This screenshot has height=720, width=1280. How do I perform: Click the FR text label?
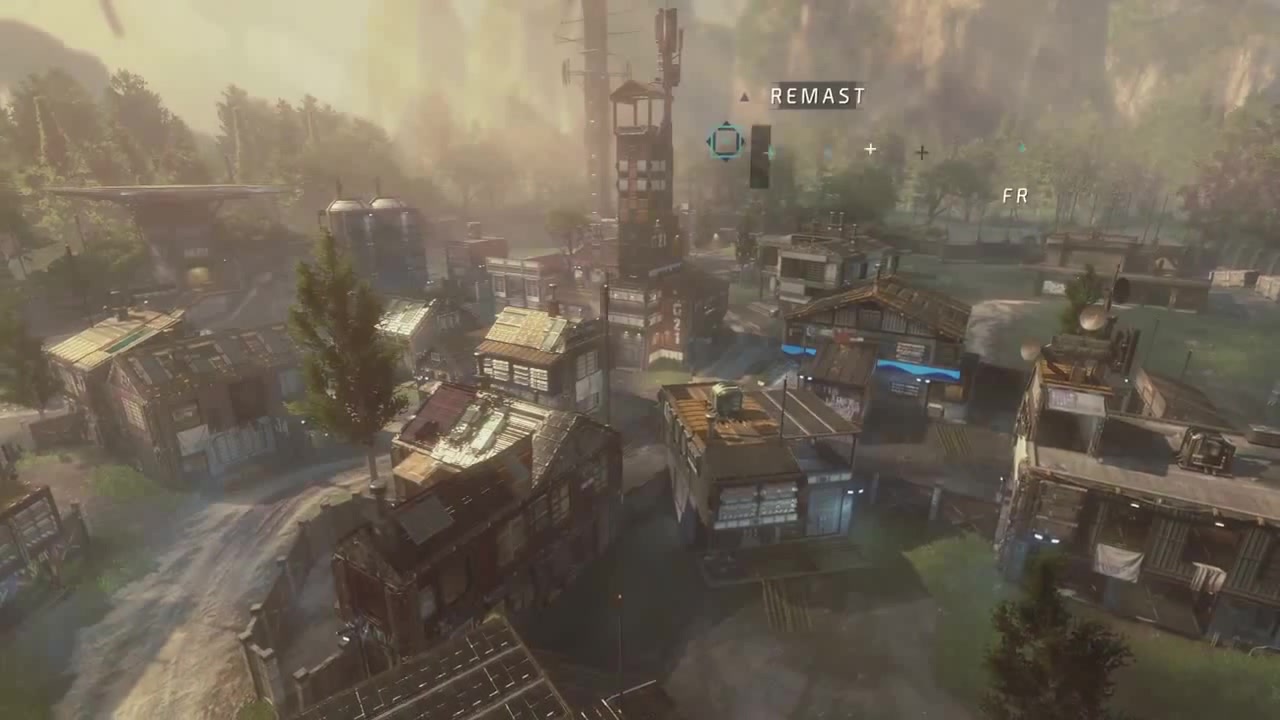[1014, 195]
